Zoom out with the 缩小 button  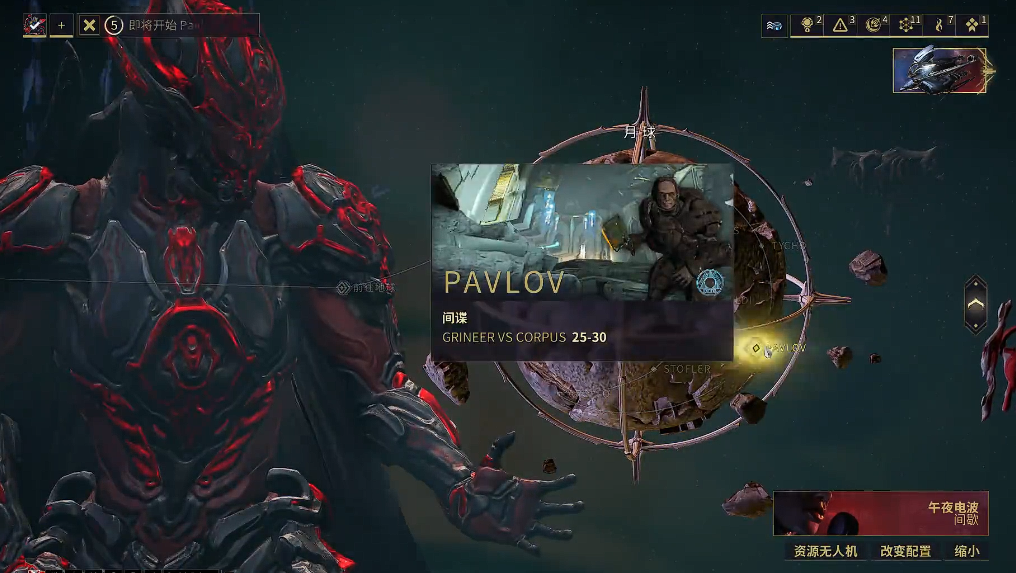coord(967,551)
